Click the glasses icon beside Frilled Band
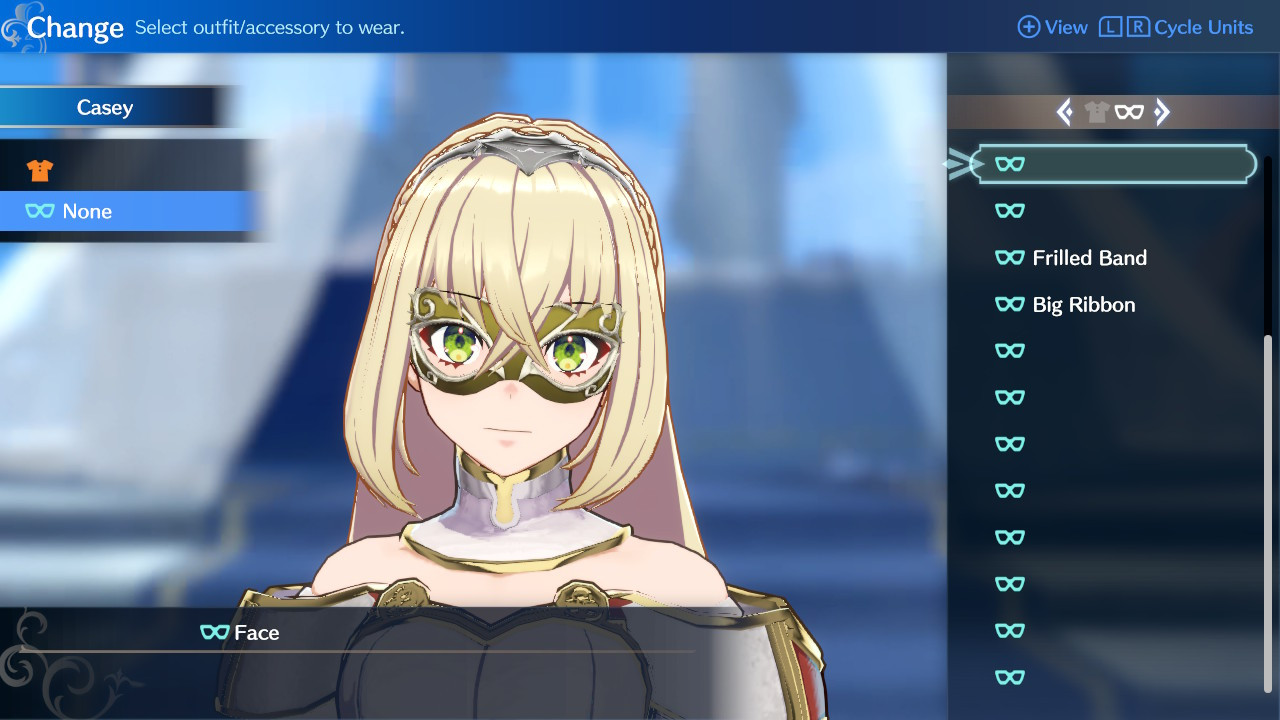The width and height of the screenshot is (1280, 720). click(x=1010, y=257)
